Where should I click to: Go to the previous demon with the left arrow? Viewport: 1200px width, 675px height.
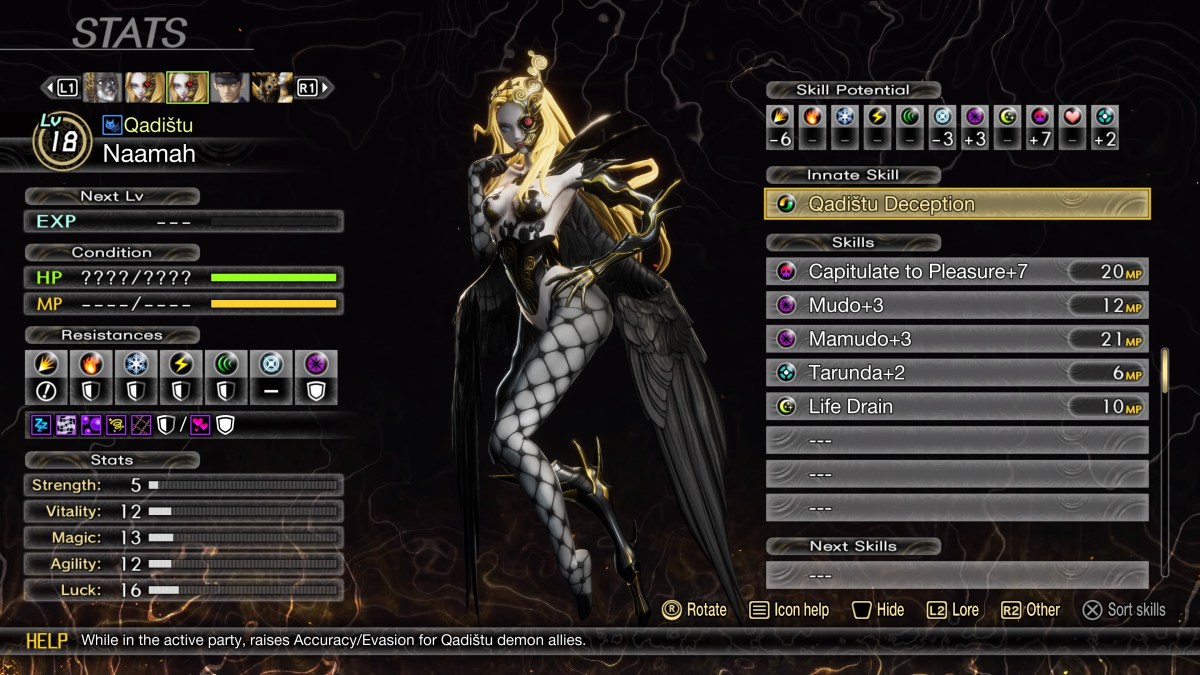click(x=47, y=88)
